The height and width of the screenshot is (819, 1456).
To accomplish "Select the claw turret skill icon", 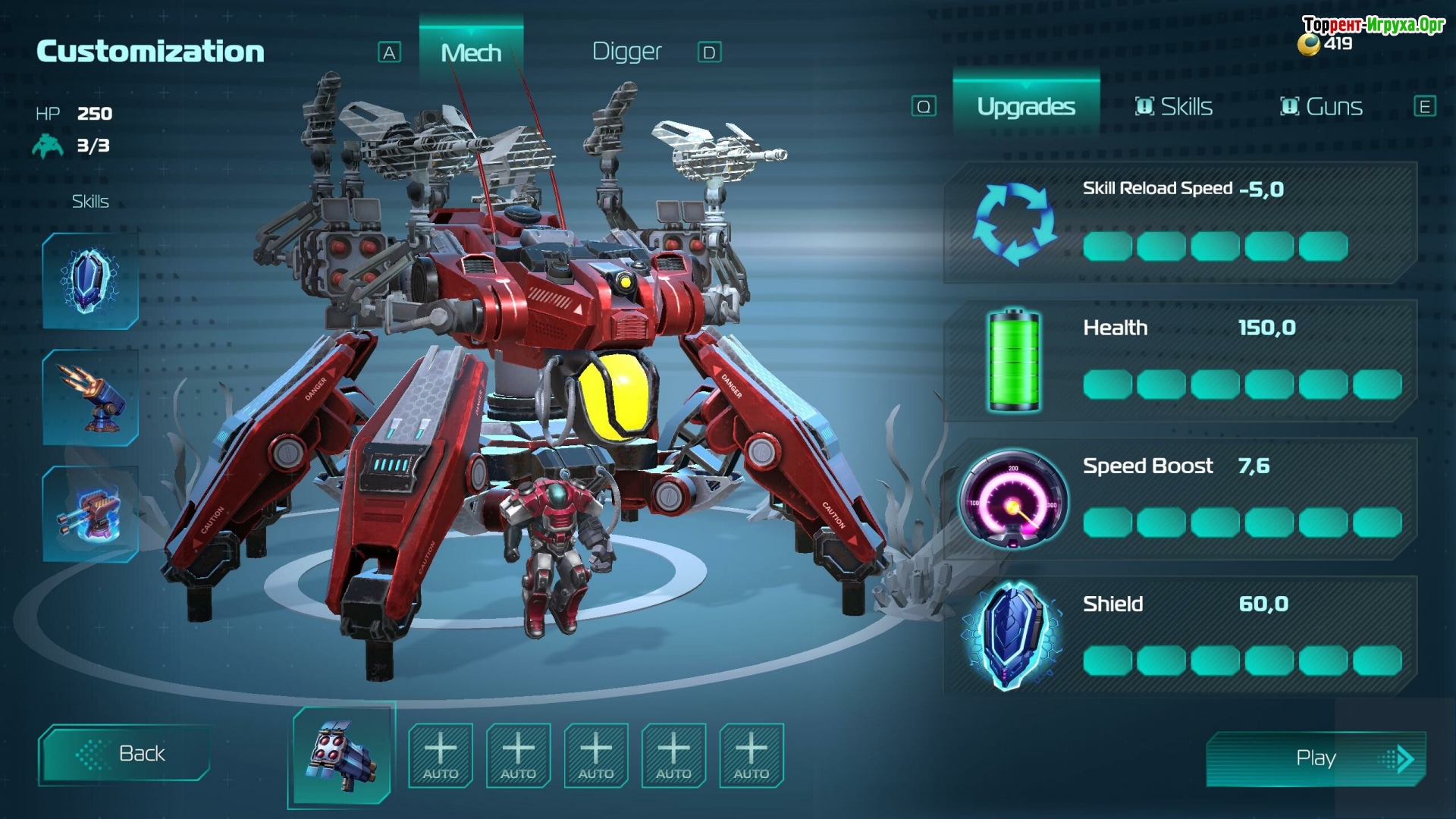I will tap(90, 398).
